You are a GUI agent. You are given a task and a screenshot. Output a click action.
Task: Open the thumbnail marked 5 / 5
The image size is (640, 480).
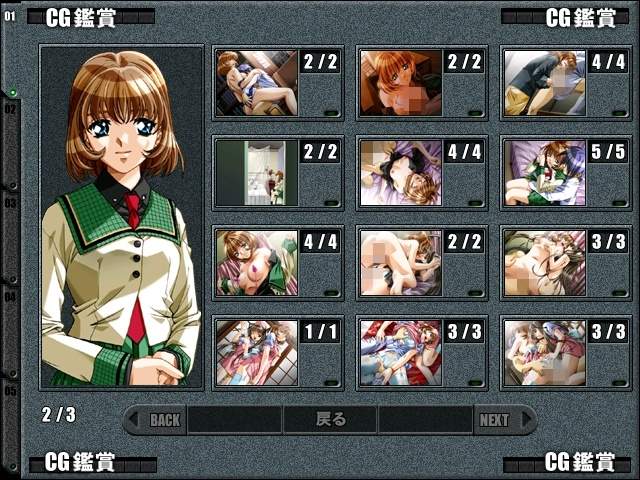pos(544,173)
